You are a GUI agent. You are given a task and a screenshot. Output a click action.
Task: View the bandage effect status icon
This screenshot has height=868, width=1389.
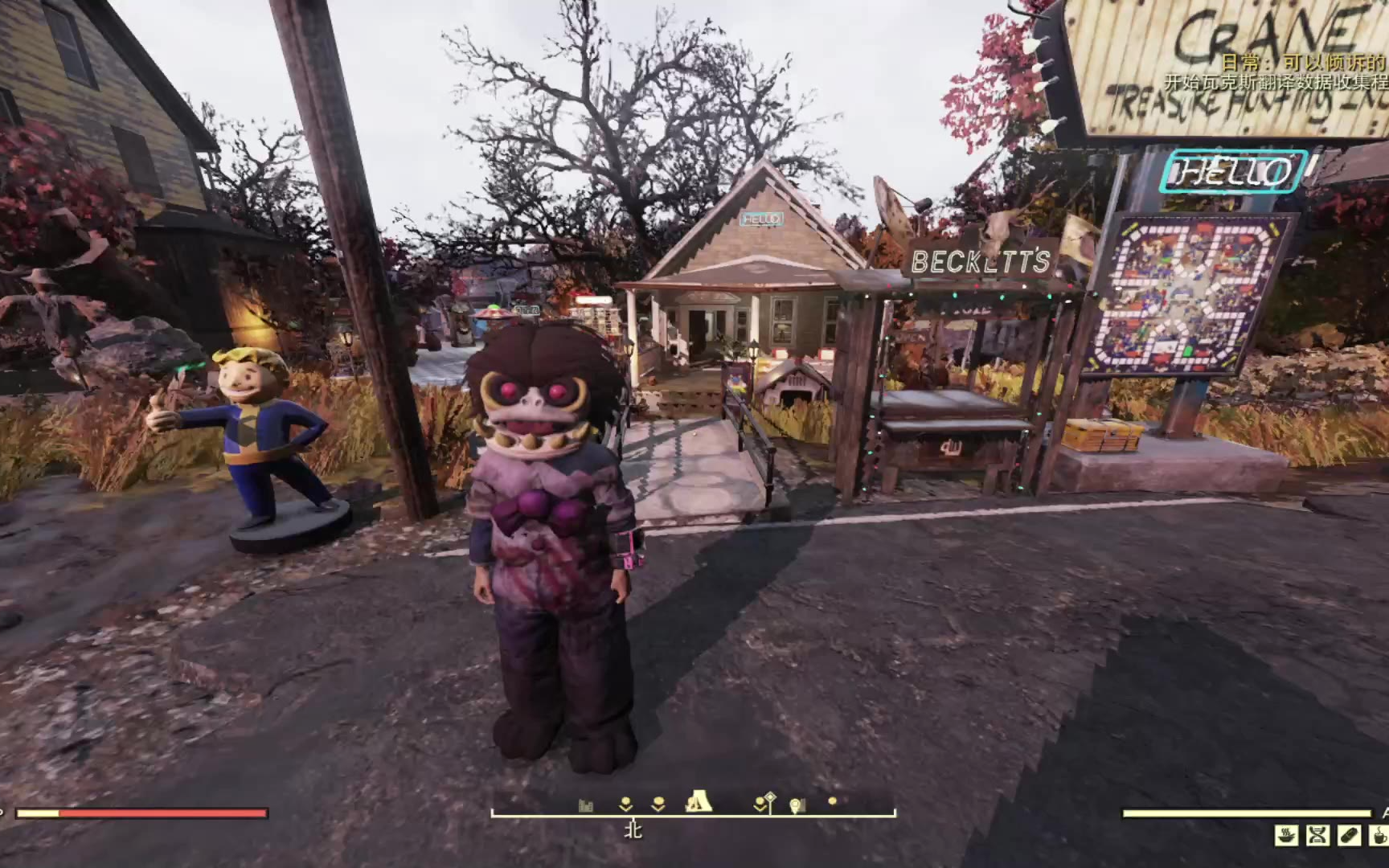[x=1349, y=836]
